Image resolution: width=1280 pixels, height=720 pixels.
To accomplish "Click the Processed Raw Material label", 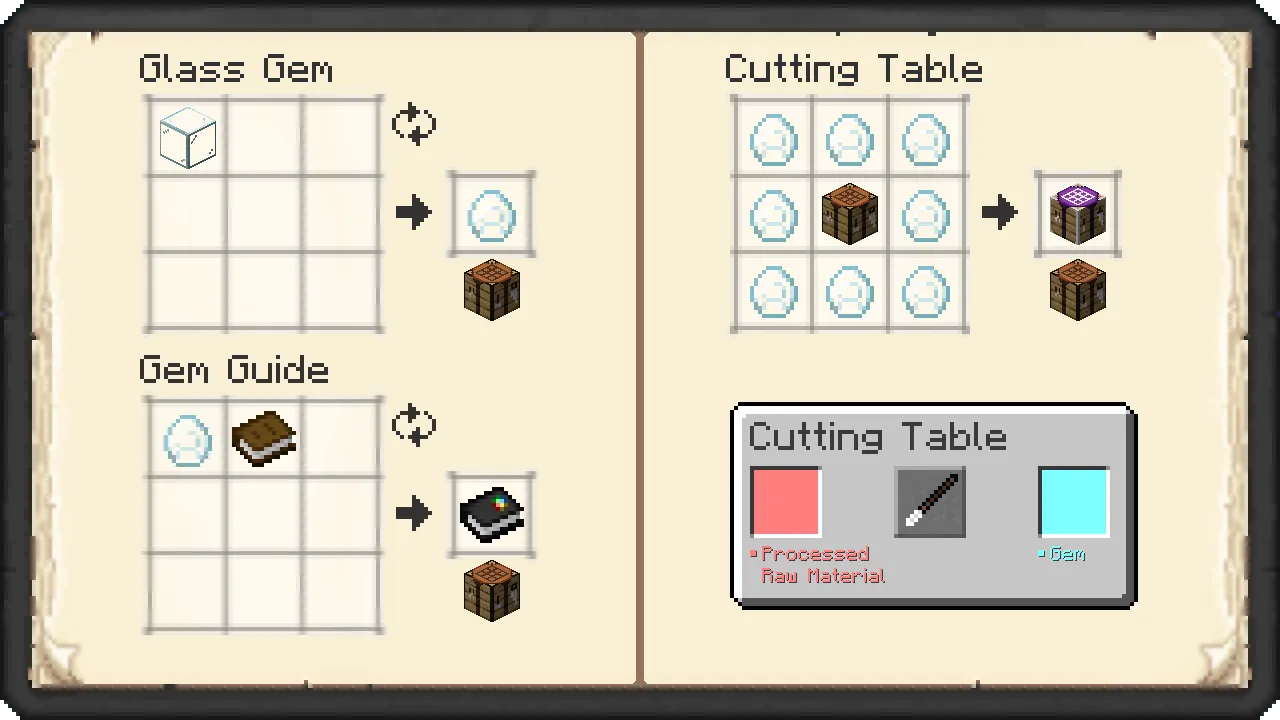I will (x=822, y=565).
